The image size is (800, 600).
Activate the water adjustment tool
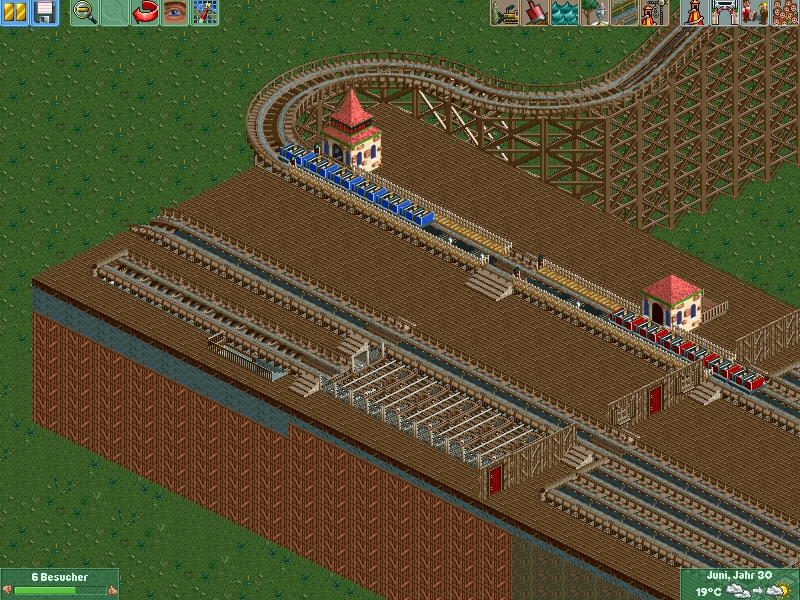point(565,13)
